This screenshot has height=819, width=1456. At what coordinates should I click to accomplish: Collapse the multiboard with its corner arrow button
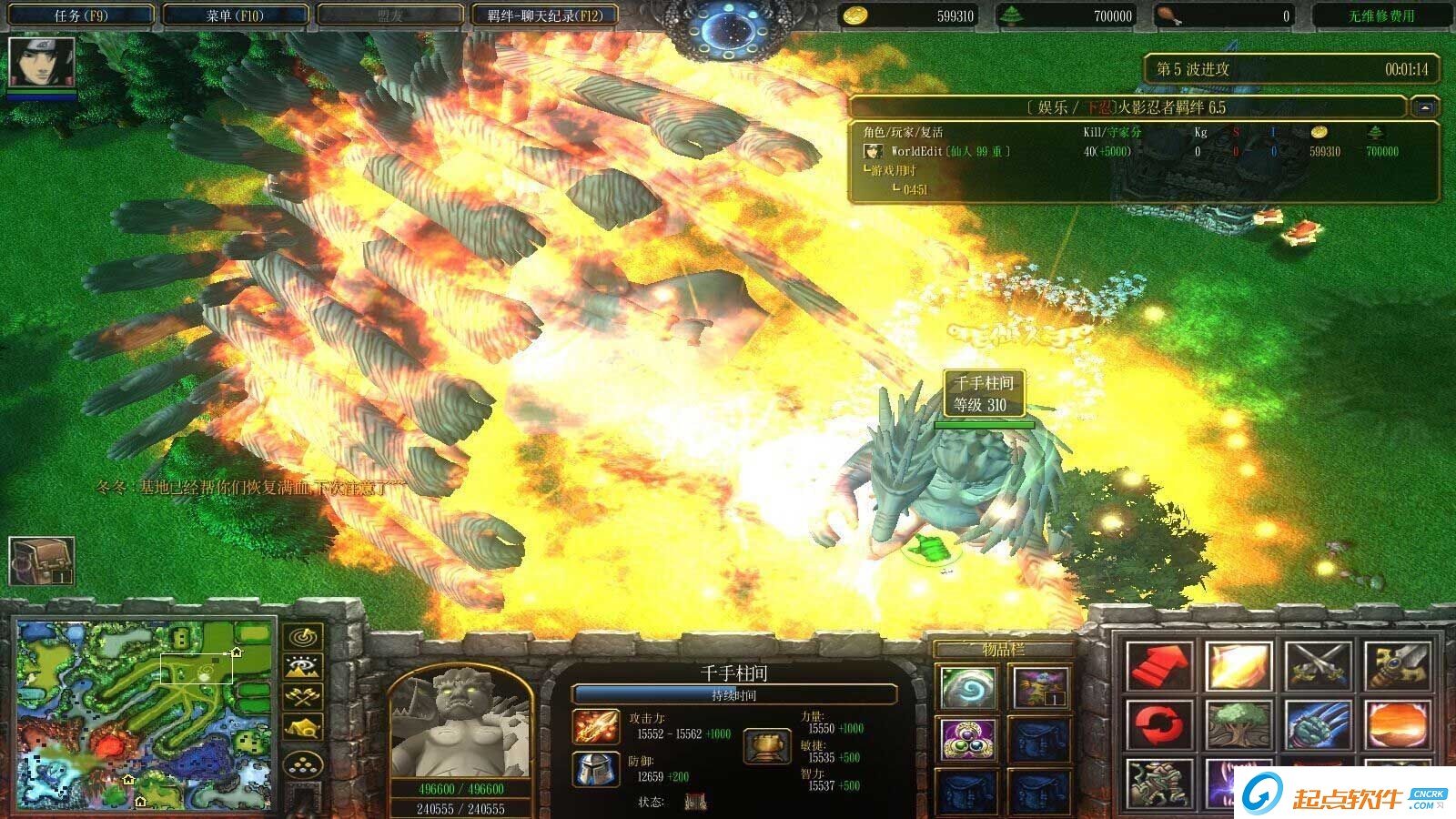point(1424,107)
